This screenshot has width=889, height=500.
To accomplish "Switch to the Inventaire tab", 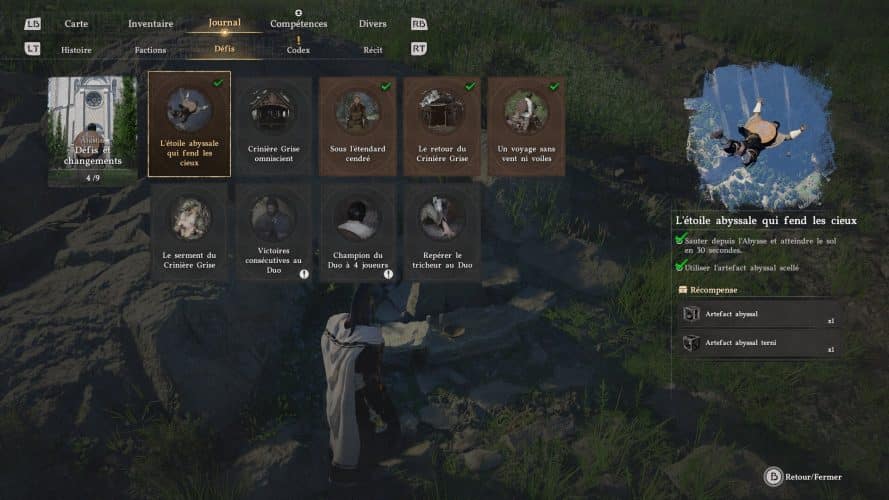I will (150, 24).
